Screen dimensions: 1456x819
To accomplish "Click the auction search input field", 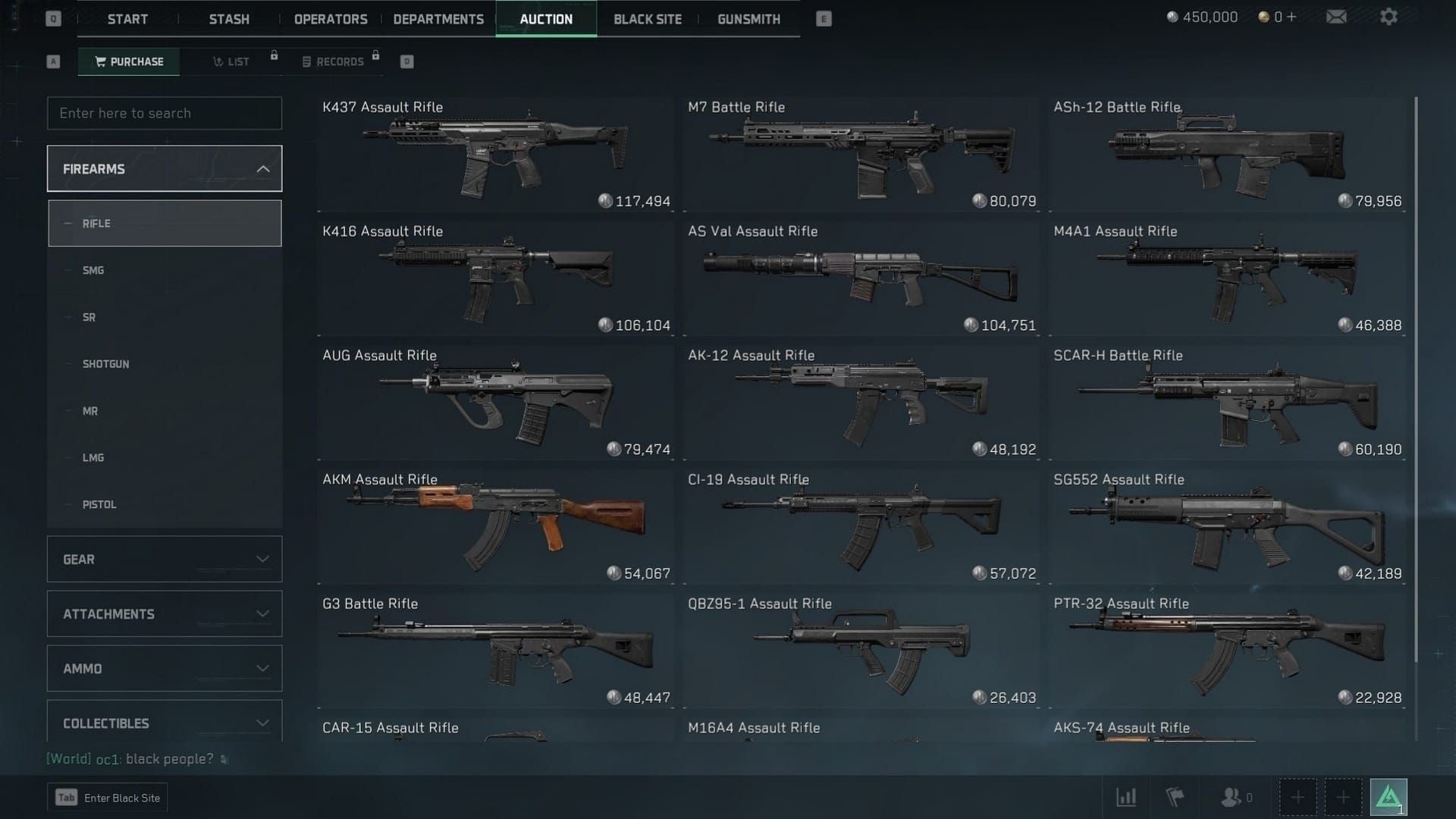I will coord(165,113).
